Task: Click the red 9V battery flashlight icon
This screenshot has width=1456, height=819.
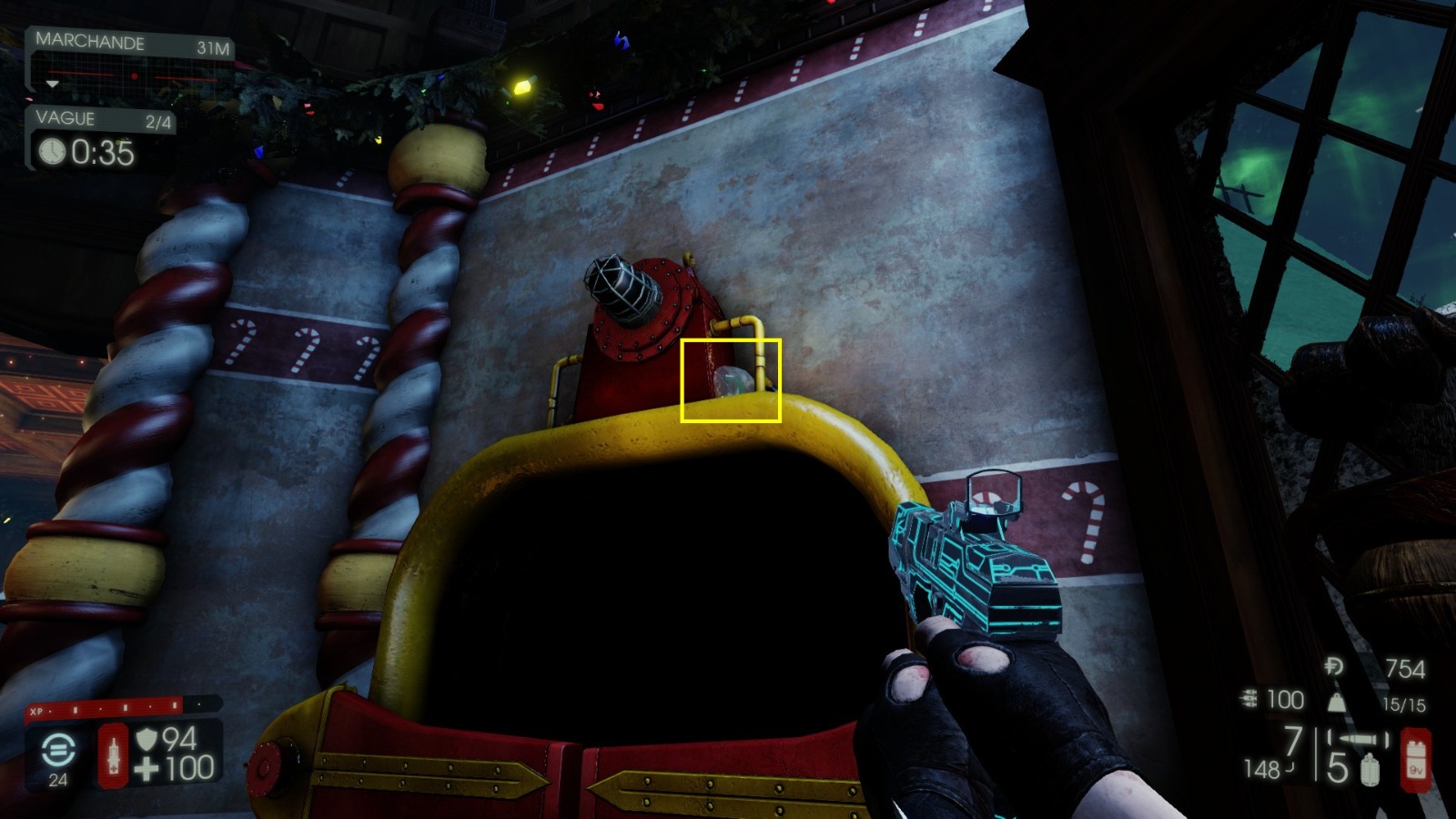Action: click(1416, 761)
